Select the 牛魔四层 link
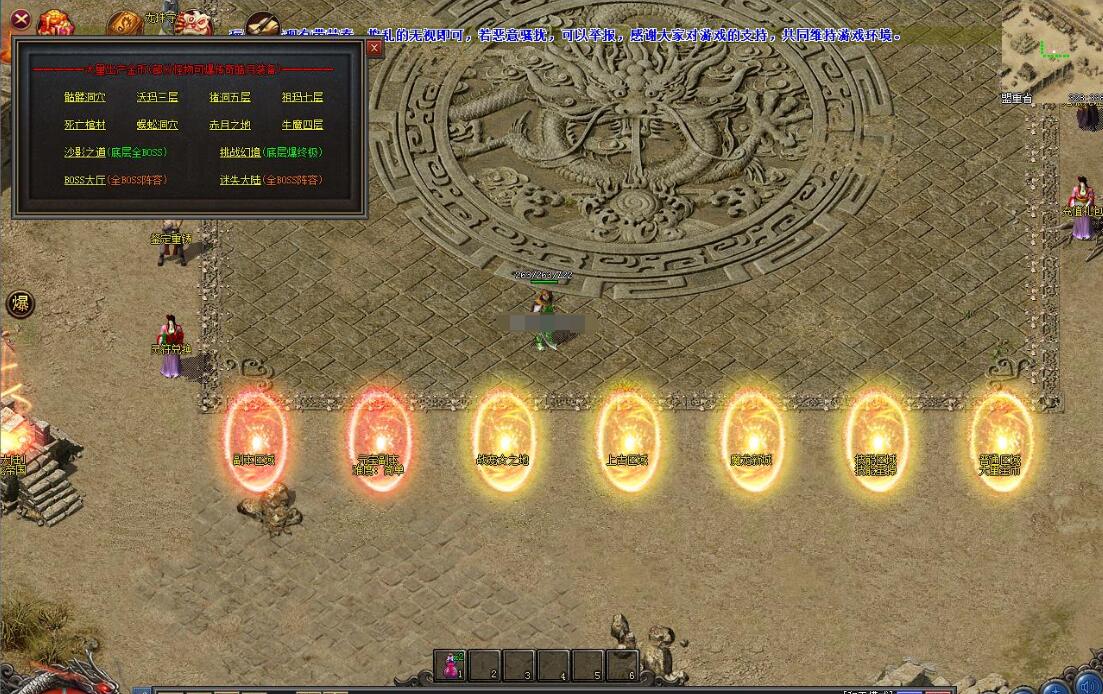The height and width of the screenshot is (694, 1103). [x=302, y=126]
